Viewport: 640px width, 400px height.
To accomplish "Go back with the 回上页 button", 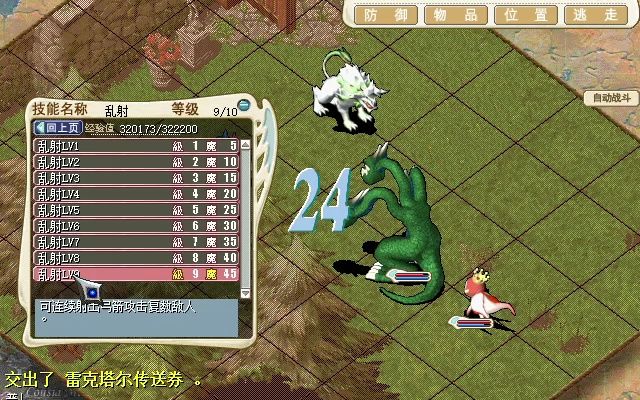I will 57,128.
